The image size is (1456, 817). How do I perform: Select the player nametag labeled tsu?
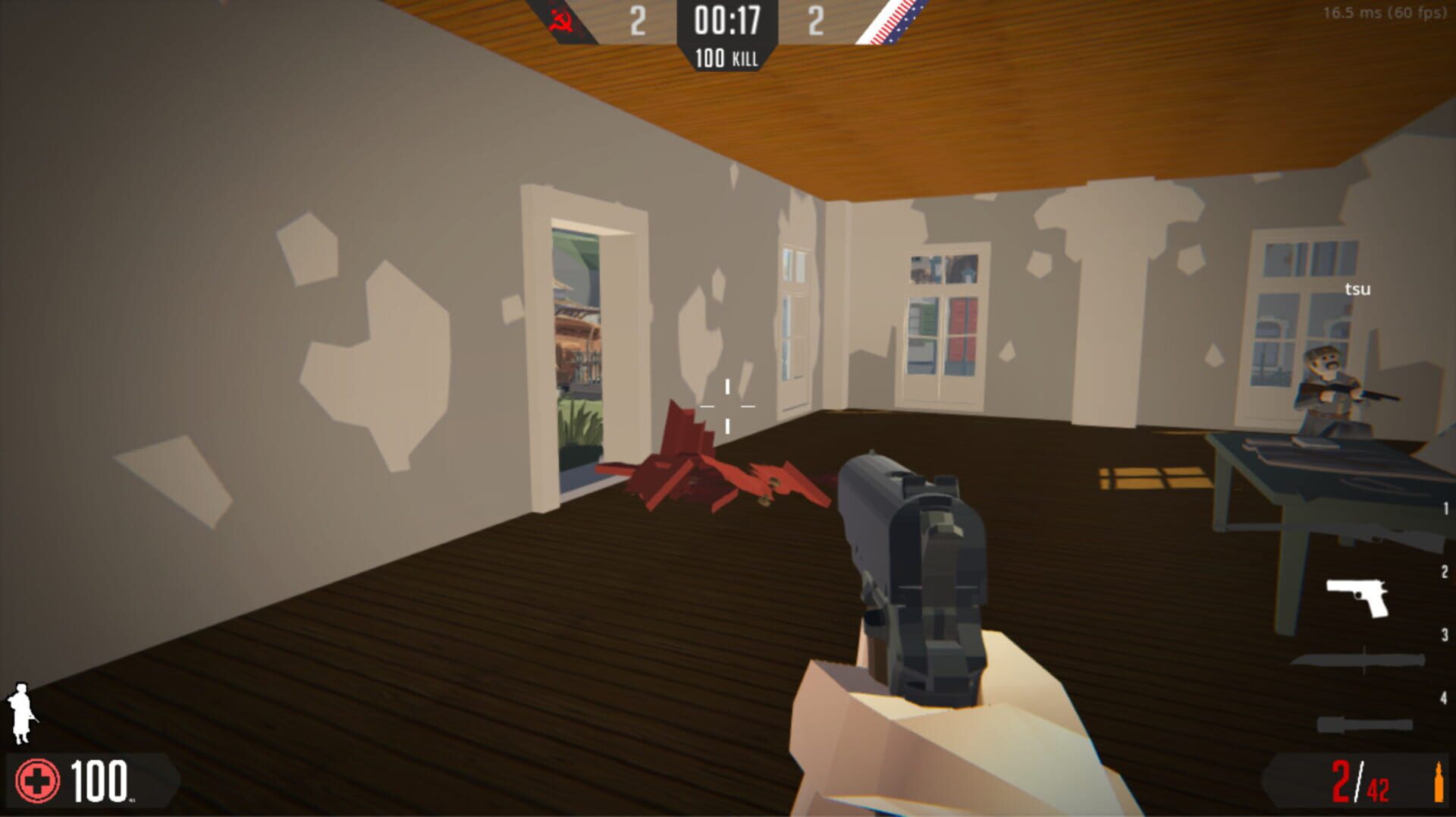[1357, 288]
